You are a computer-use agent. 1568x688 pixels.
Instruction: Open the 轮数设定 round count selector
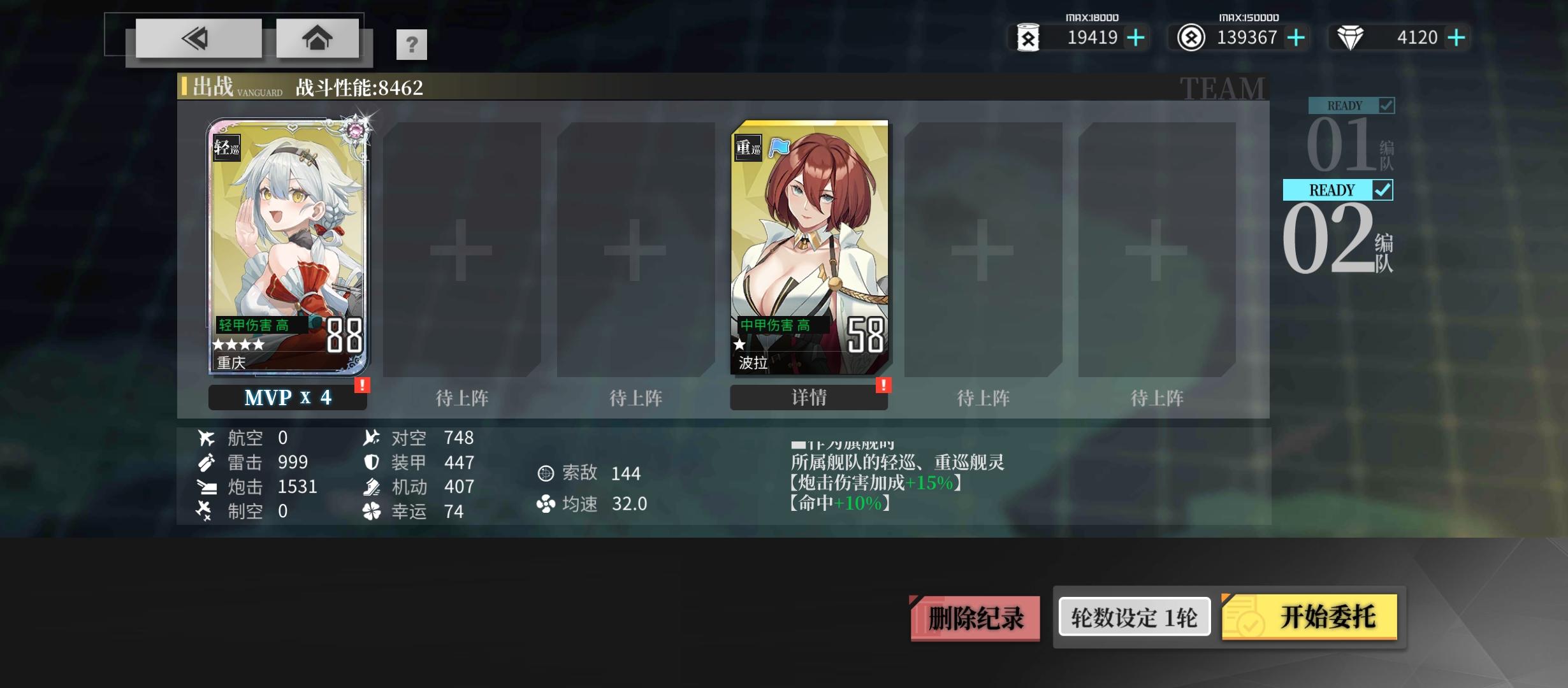coord(1133,615)
